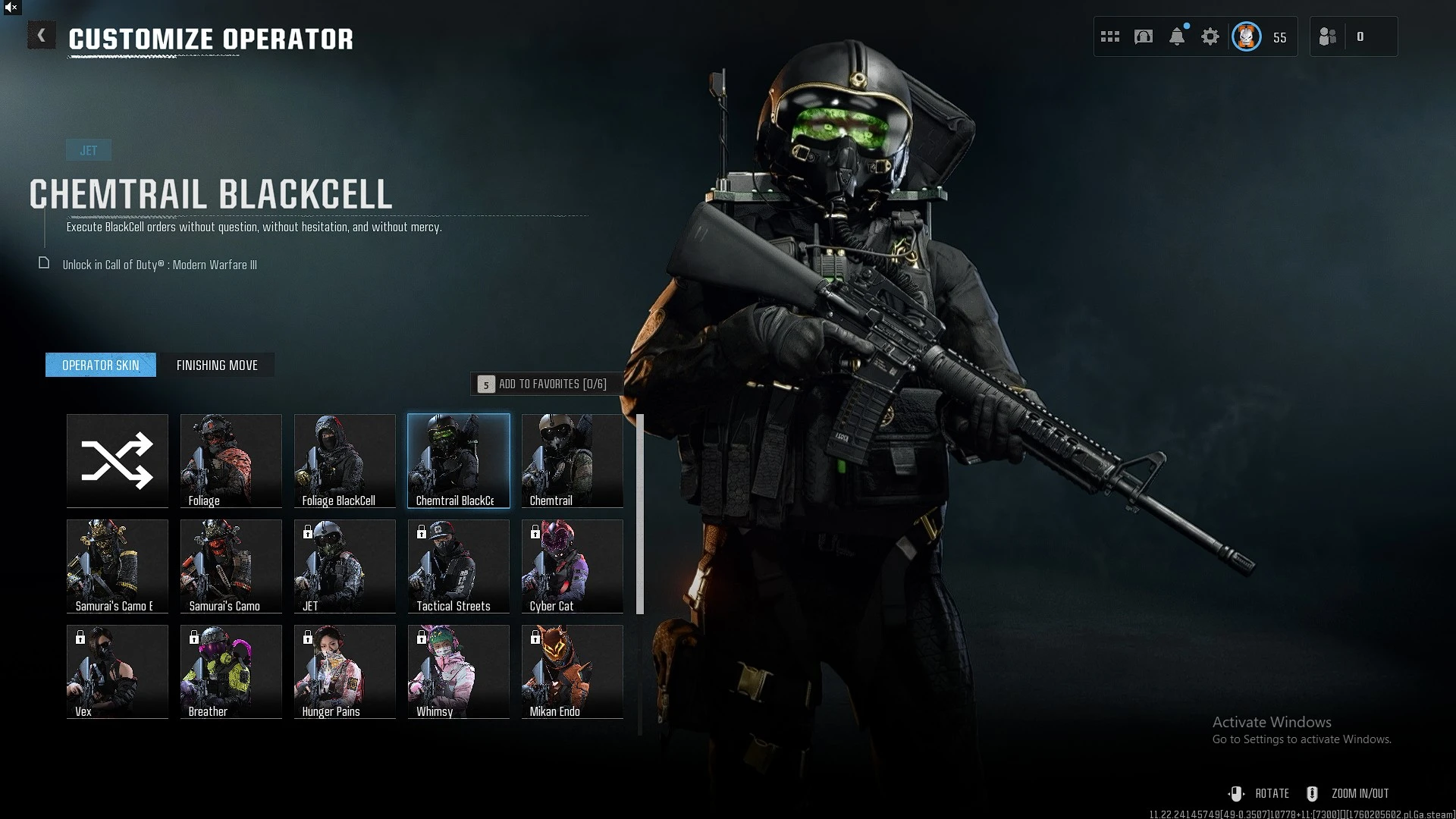Select the Operator Skin tab

101,366
